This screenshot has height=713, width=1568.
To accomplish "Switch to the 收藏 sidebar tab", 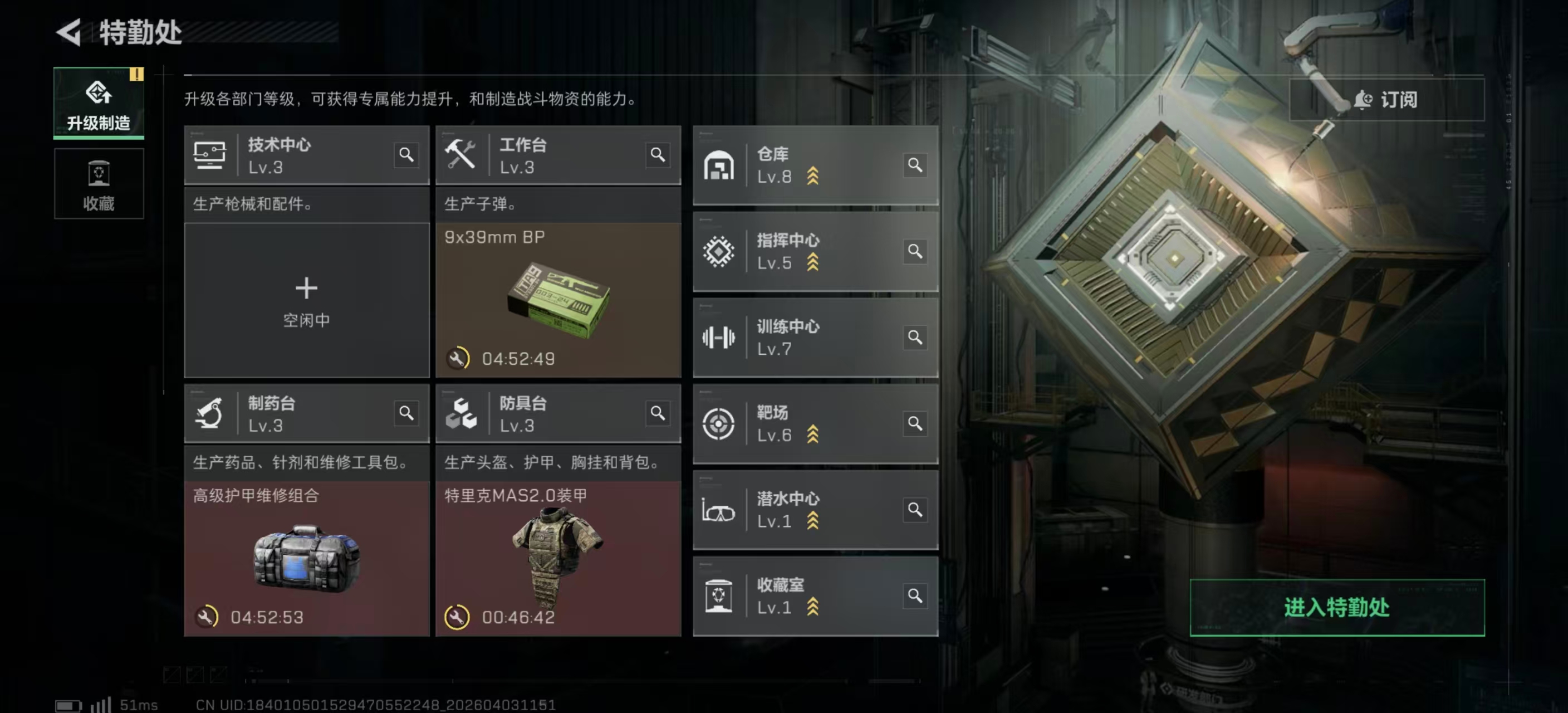I will (98, 183).
